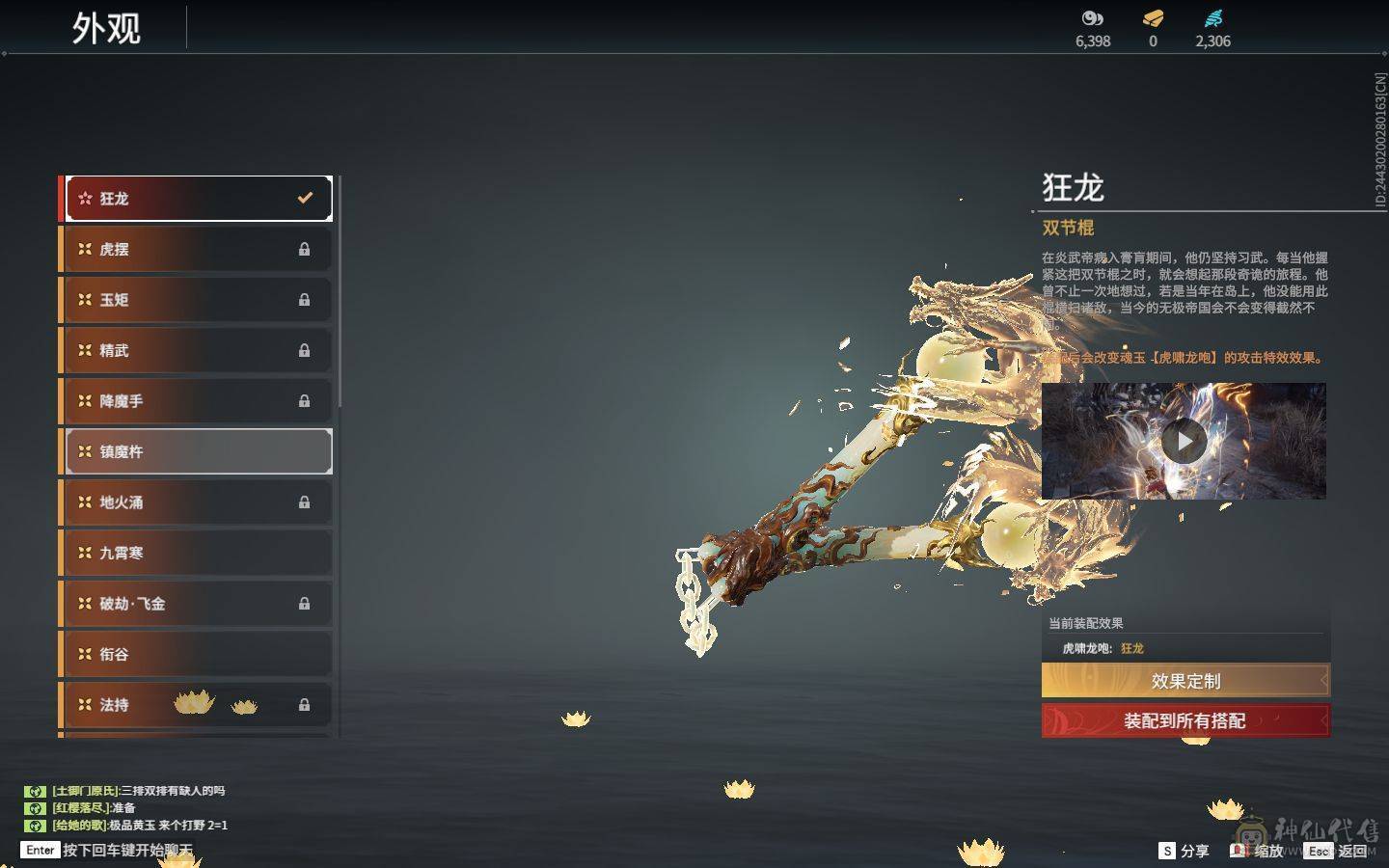Select the 破劫·飞金 skin row
The width and height of the screenshot is (1389, 868).
point(197,604)
